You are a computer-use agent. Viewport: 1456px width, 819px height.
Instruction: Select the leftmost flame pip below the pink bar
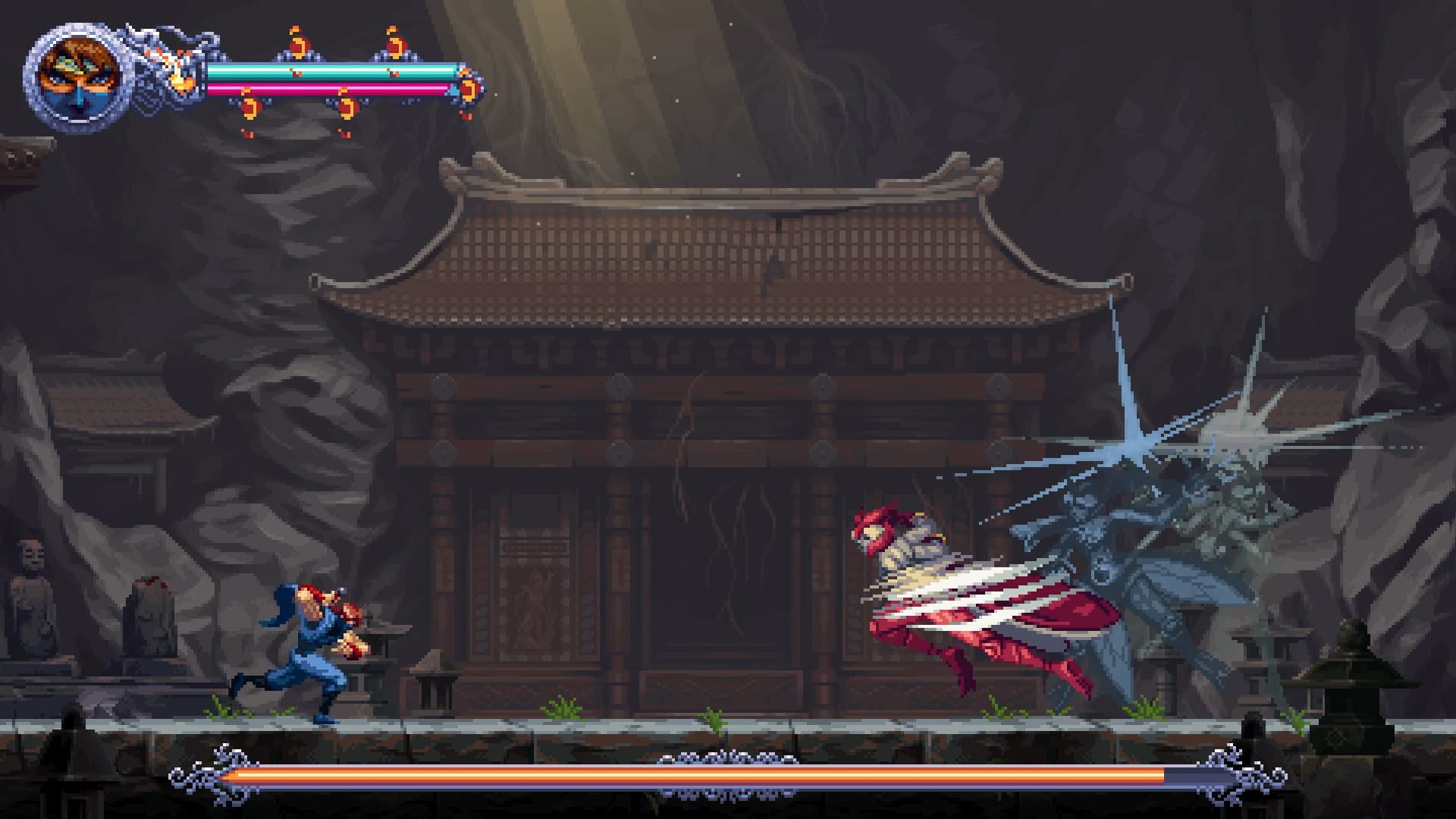250,108
